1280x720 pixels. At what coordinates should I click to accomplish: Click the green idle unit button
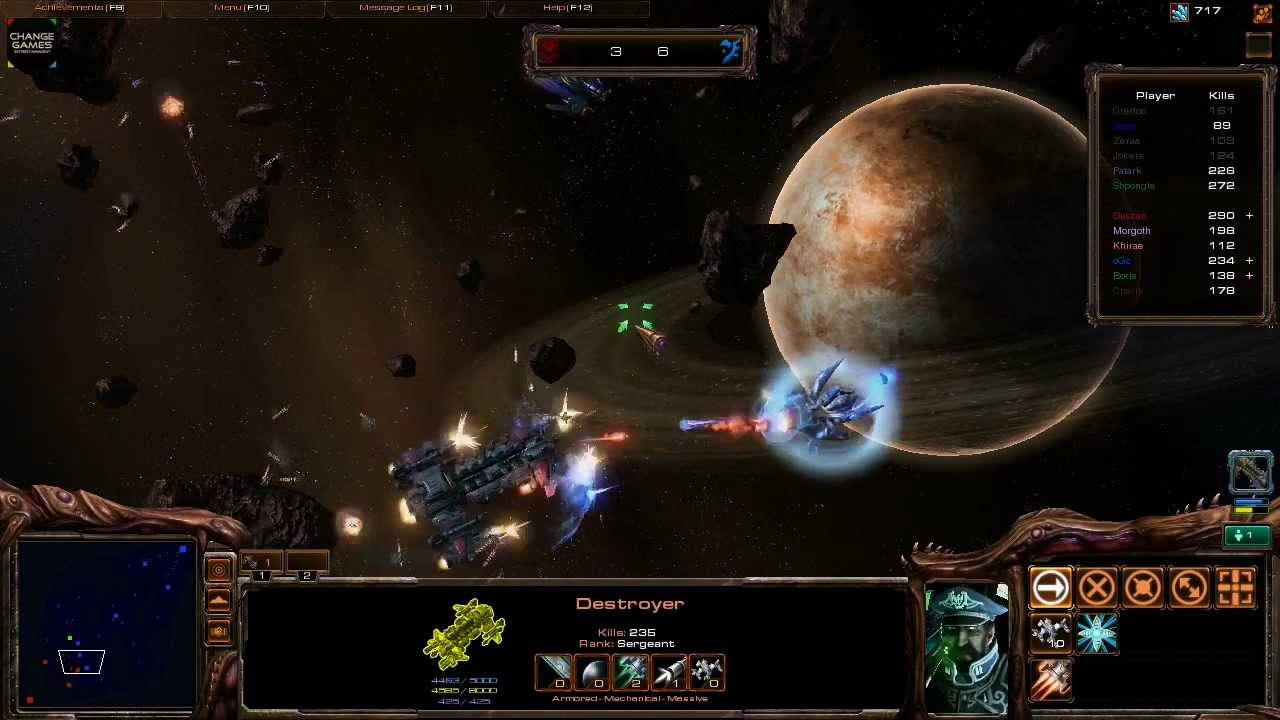point(1247,537)
